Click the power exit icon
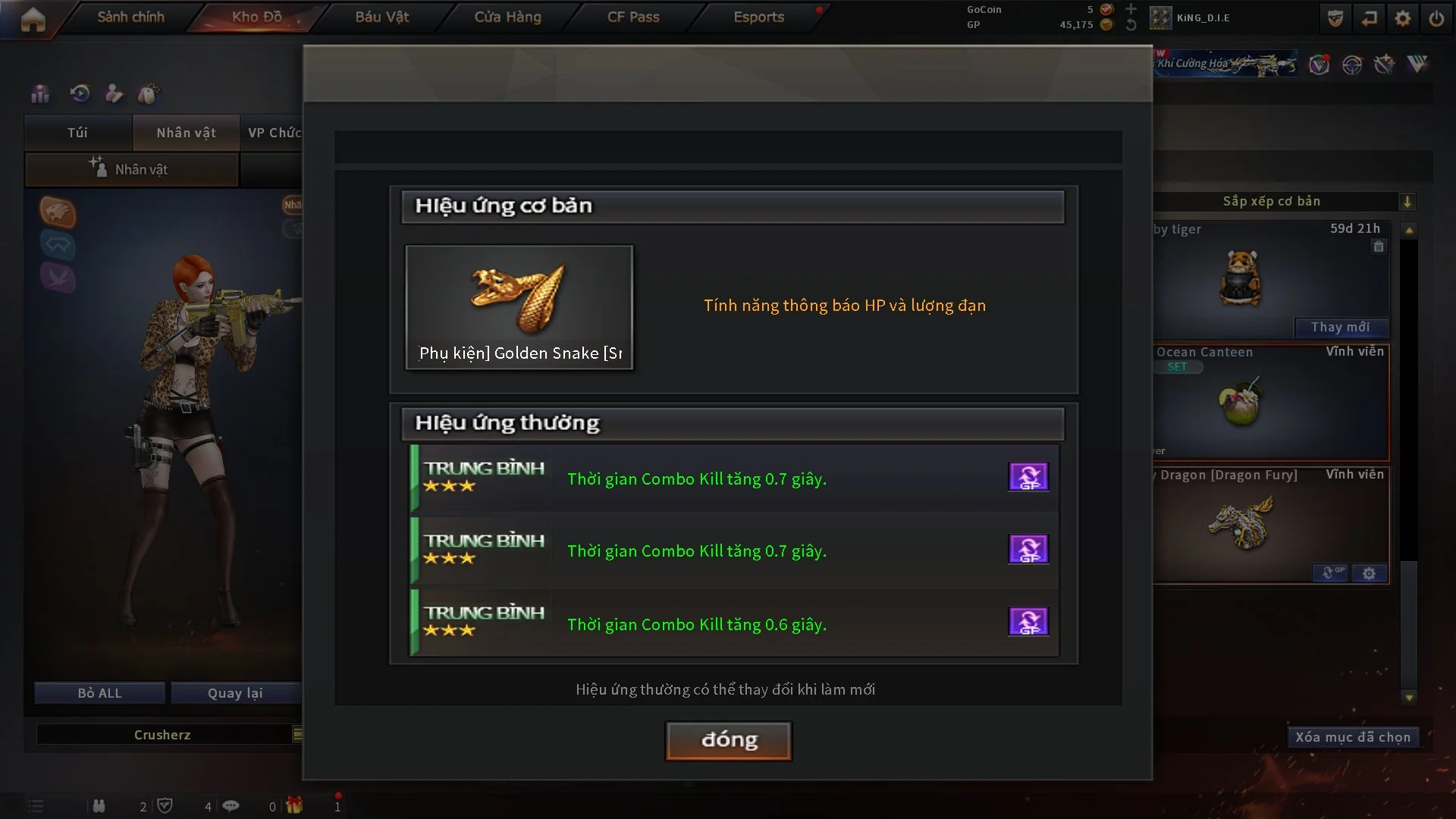Image resolution: width=1456 pixels, height=819 pixels. 1436,18
